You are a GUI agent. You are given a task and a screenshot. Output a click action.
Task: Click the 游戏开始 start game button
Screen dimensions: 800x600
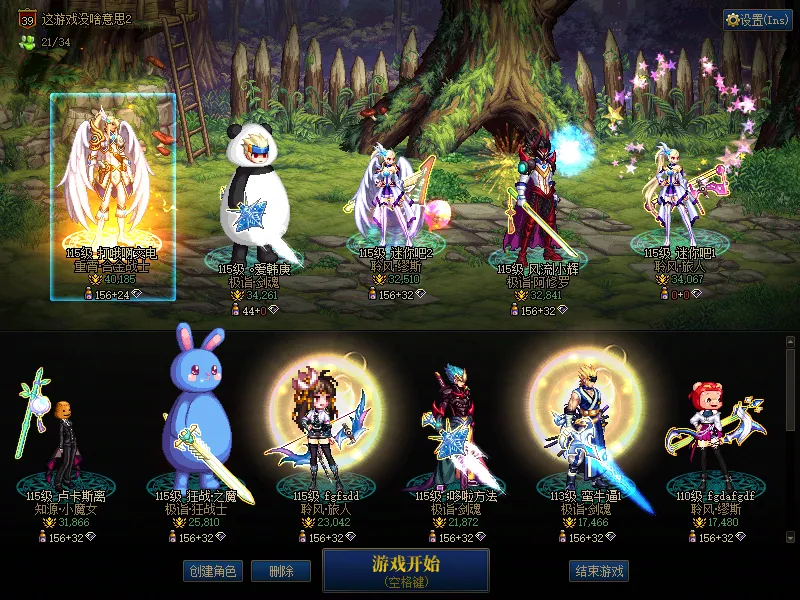405,569
